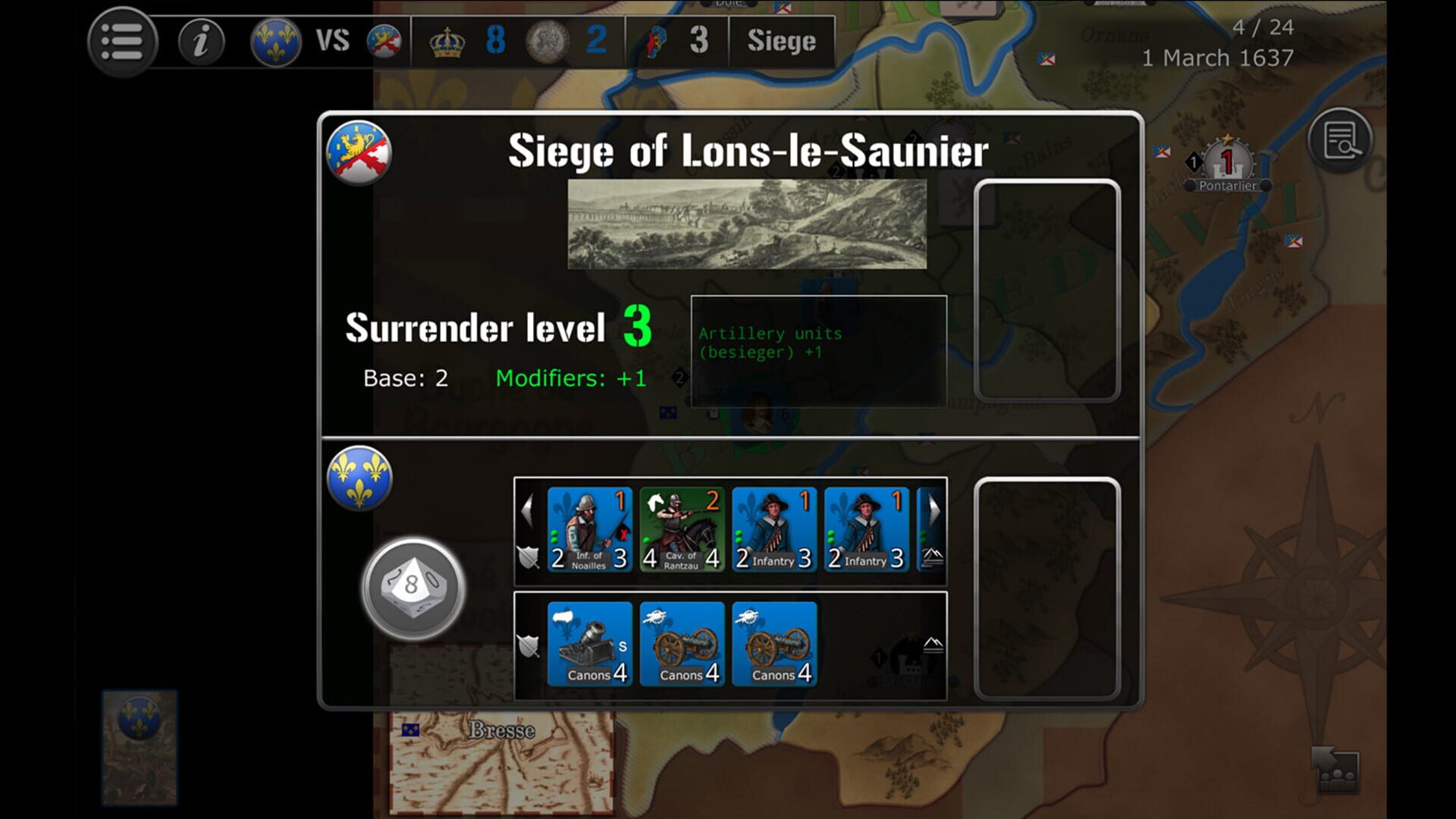Click the info icon in the top bar
The width and height of the screenshot is (1456, 819).
point(200,42)
